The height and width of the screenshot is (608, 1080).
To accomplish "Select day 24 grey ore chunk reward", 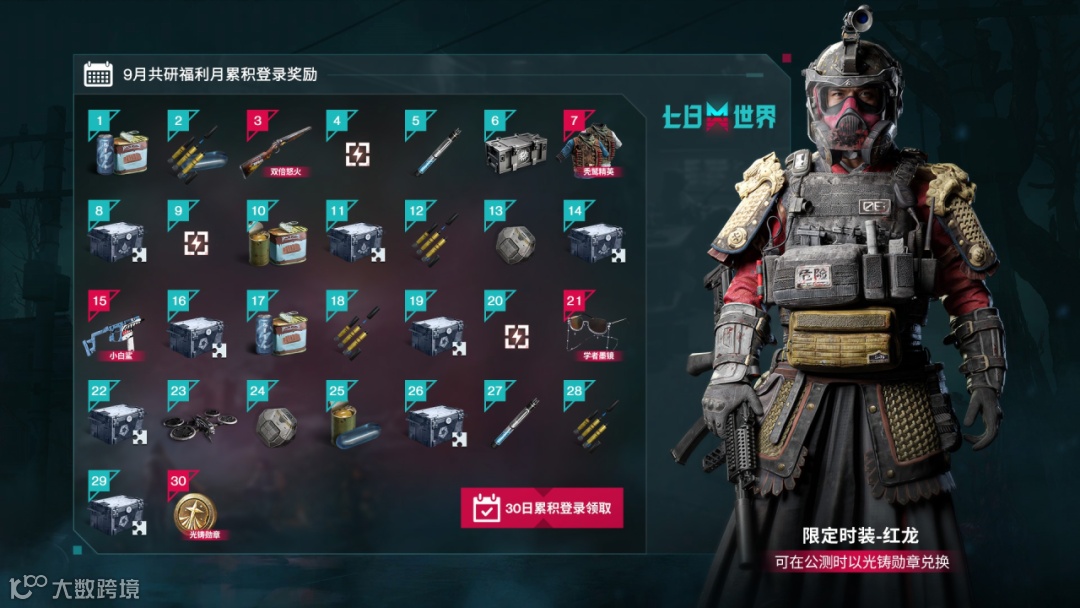I will pos(276,426).
